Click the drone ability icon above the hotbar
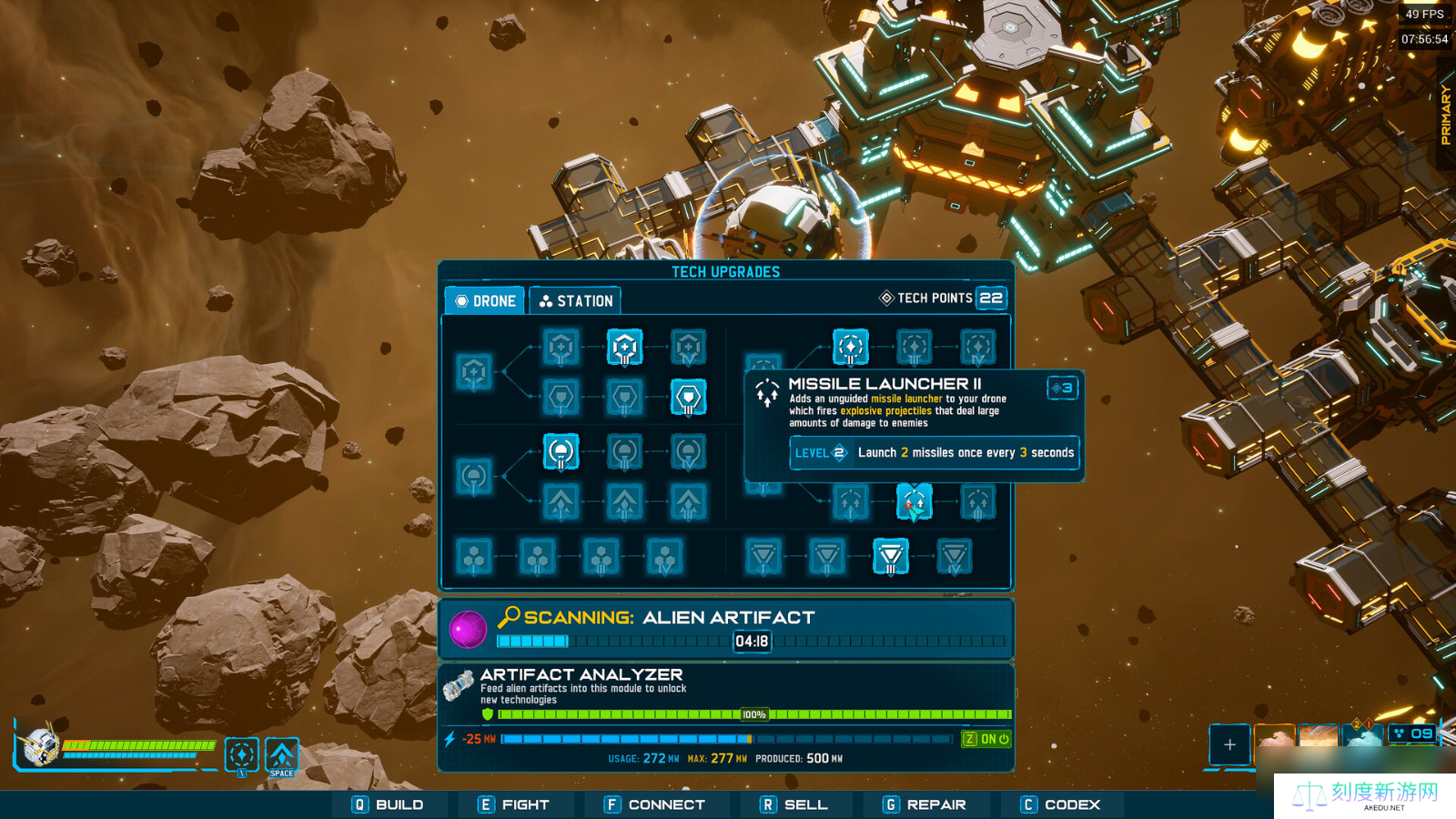1456x819 pixels. [241, 754]
